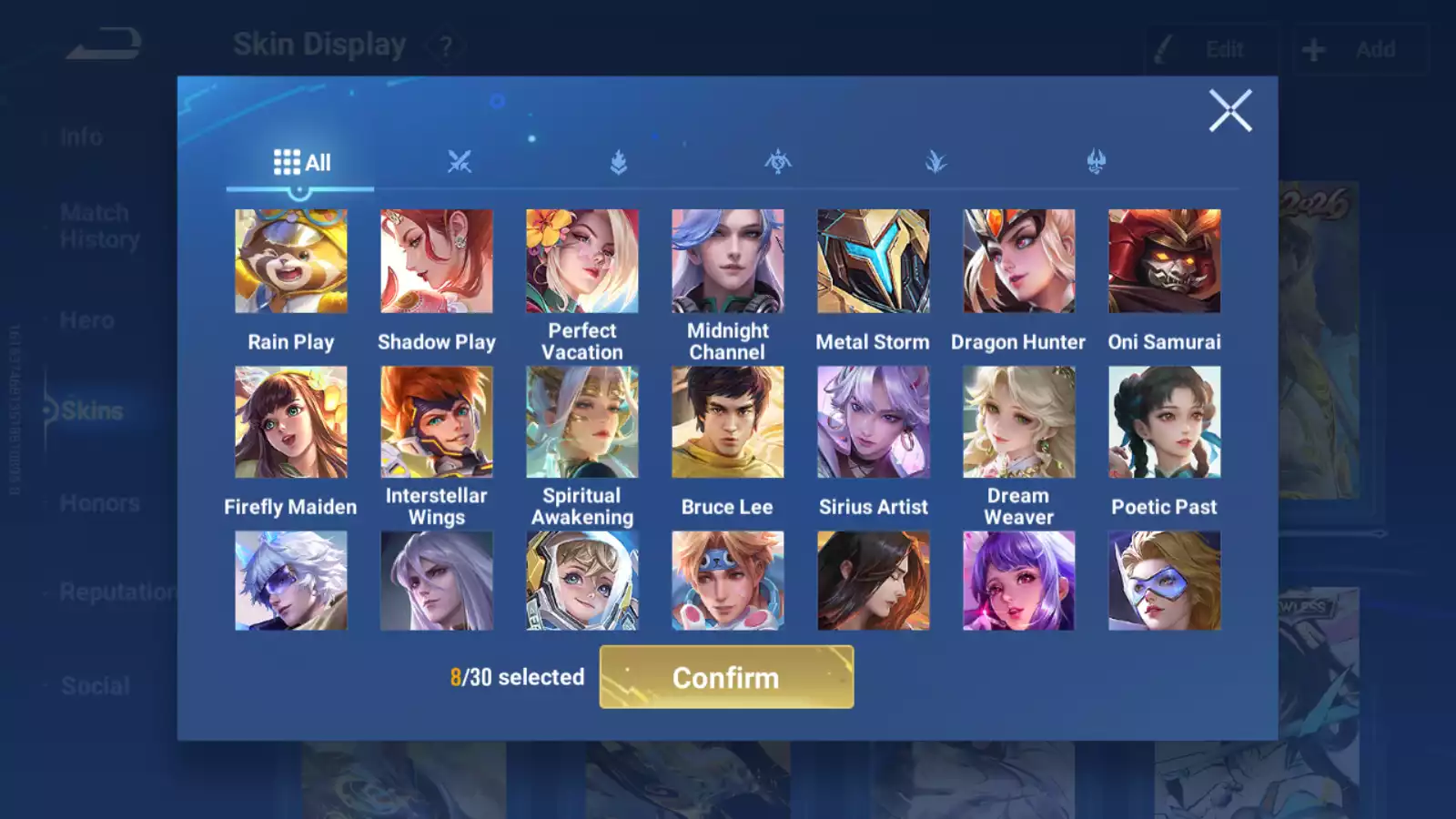Click the 8/30 selected counter
This screenshot has height=819, width=1456.
tap(517, 677)
